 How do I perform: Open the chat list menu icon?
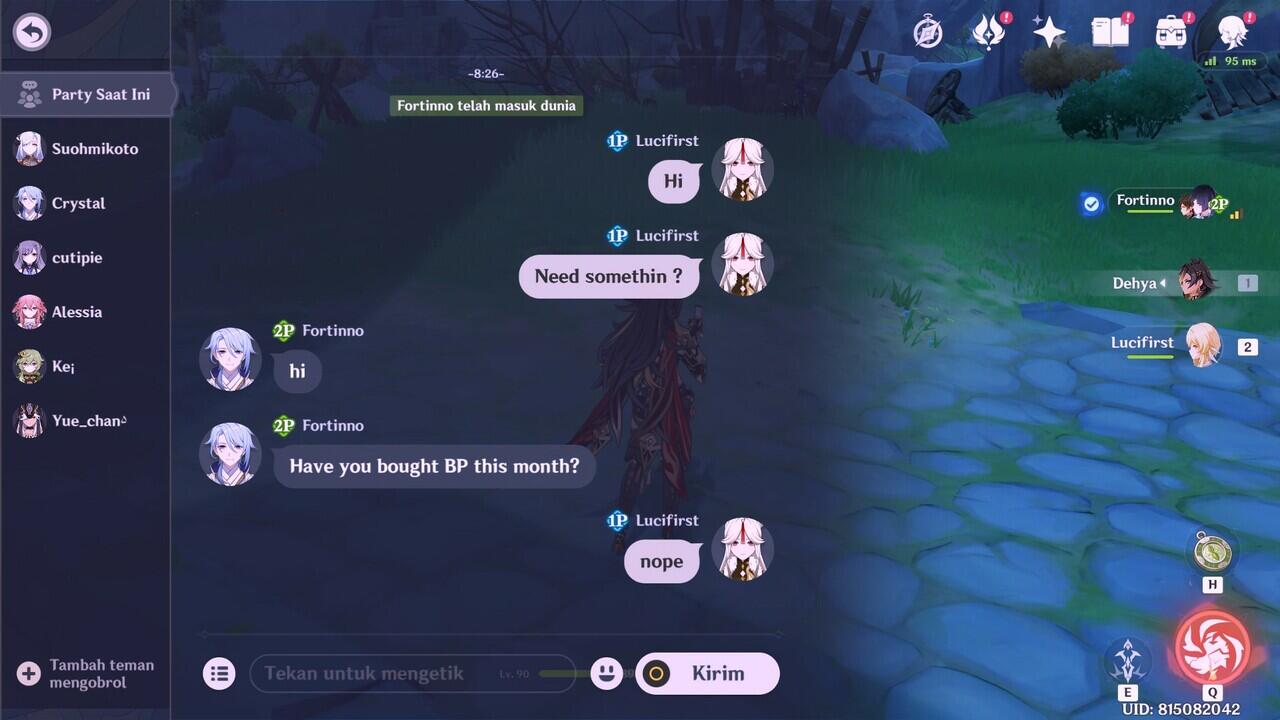point(219,673)
